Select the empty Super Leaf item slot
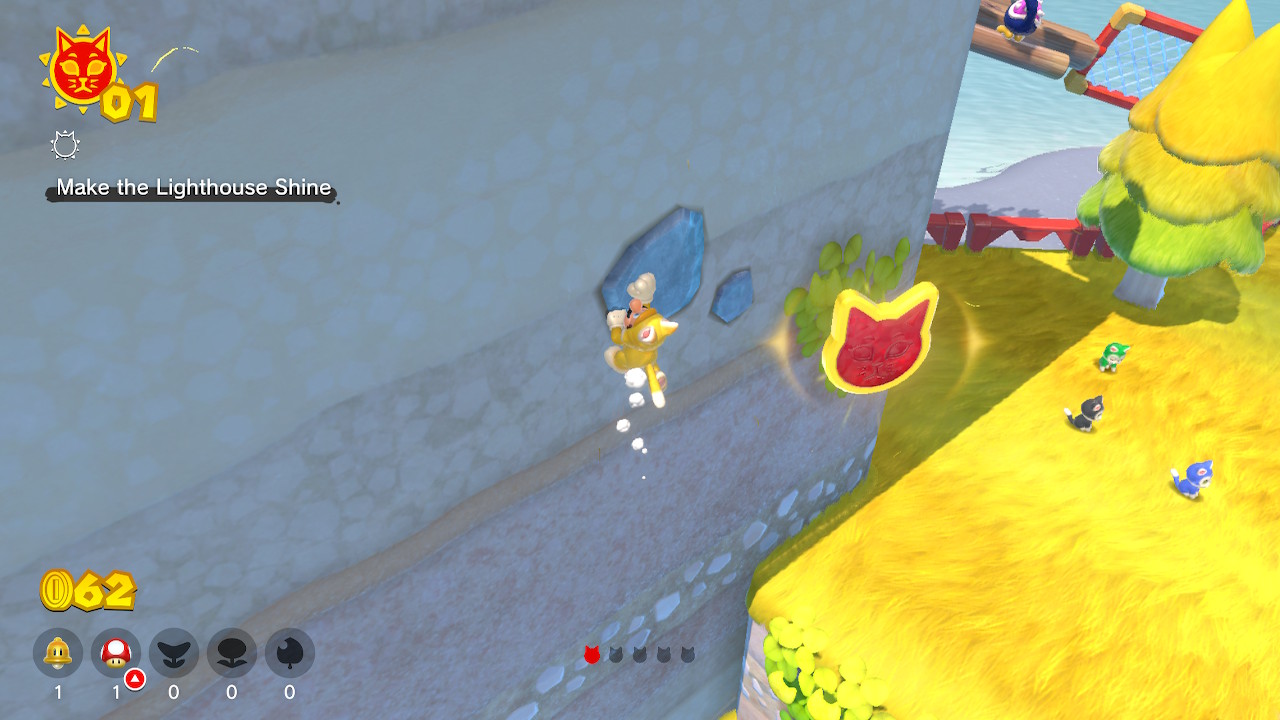The width and height of the screenshot is (1280, 720). (x=290, y=654)
